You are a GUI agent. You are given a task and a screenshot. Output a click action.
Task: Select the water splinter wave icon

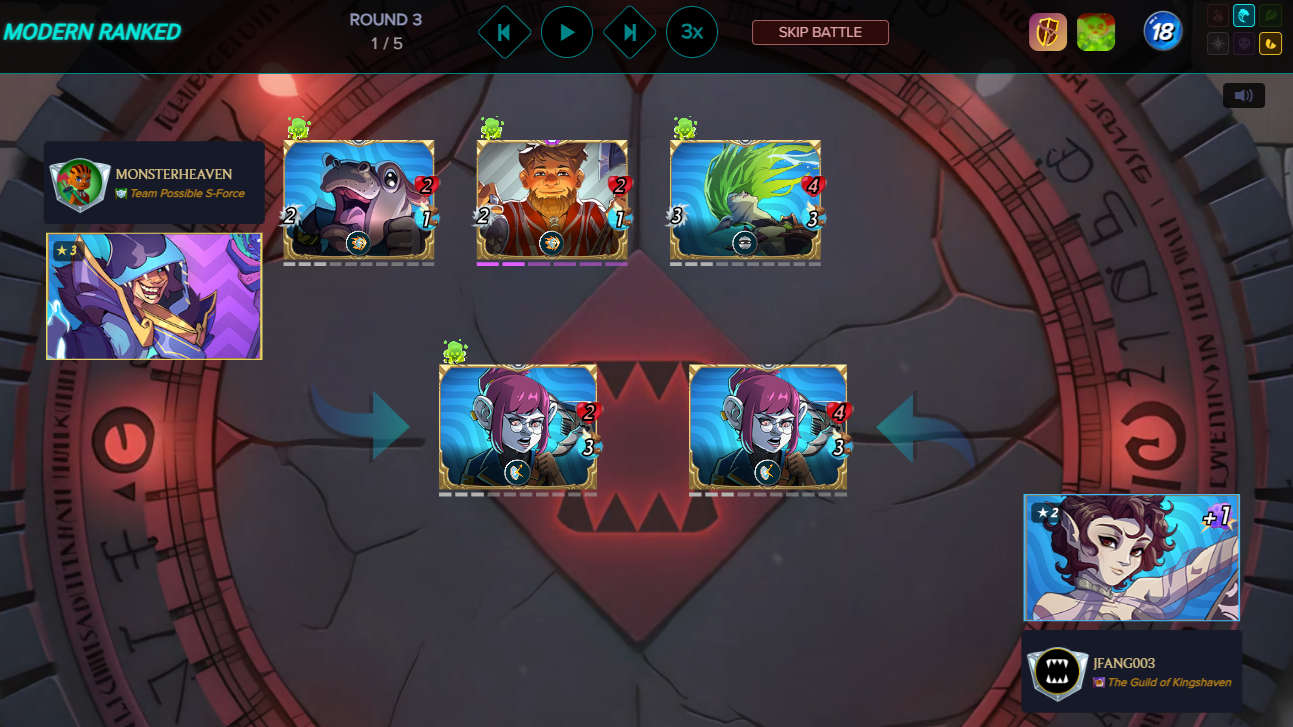tap(1243, 16)
